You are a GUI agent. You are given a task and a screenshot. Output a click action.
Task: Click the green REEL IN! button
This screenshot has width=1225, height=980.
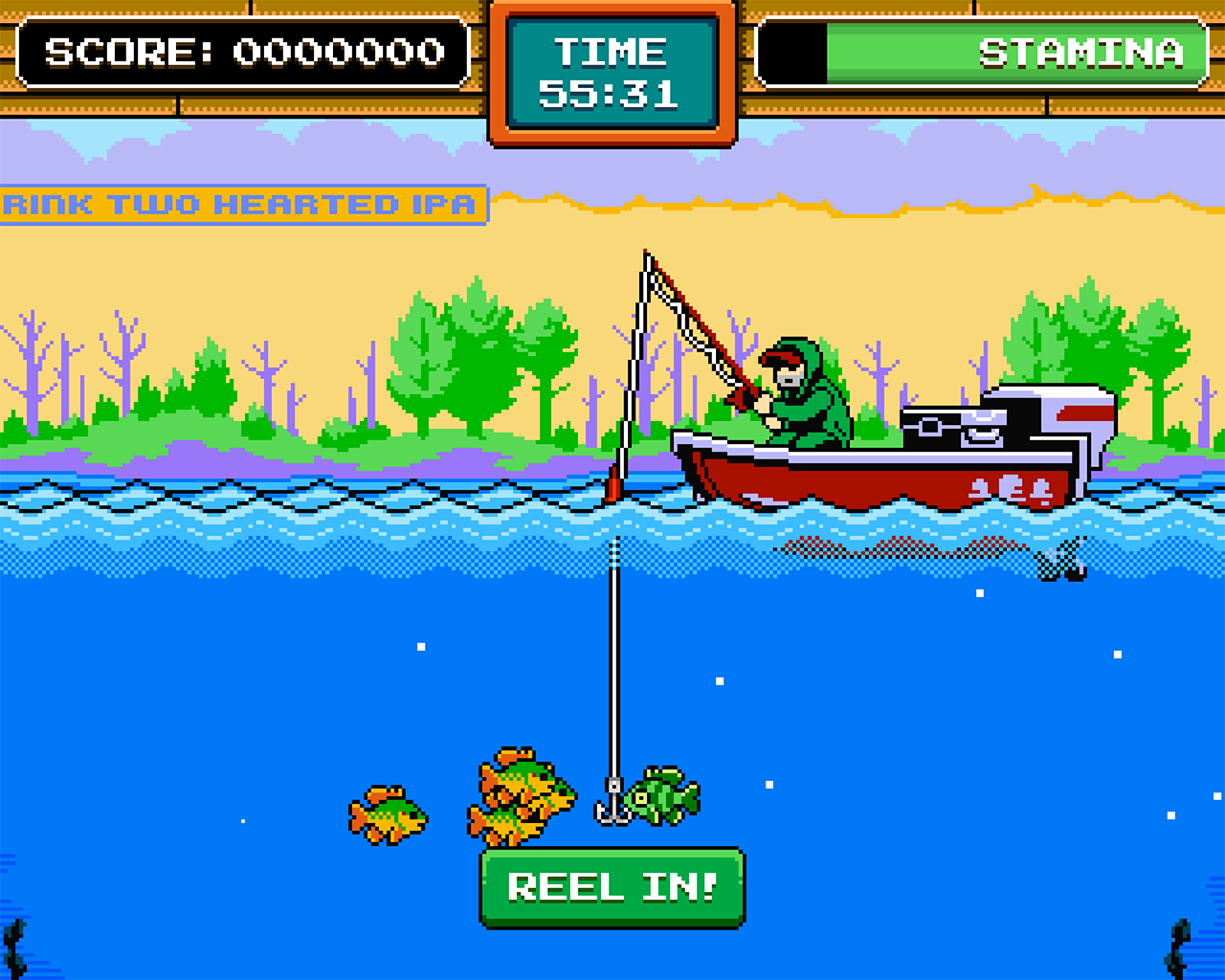point(612,887)
